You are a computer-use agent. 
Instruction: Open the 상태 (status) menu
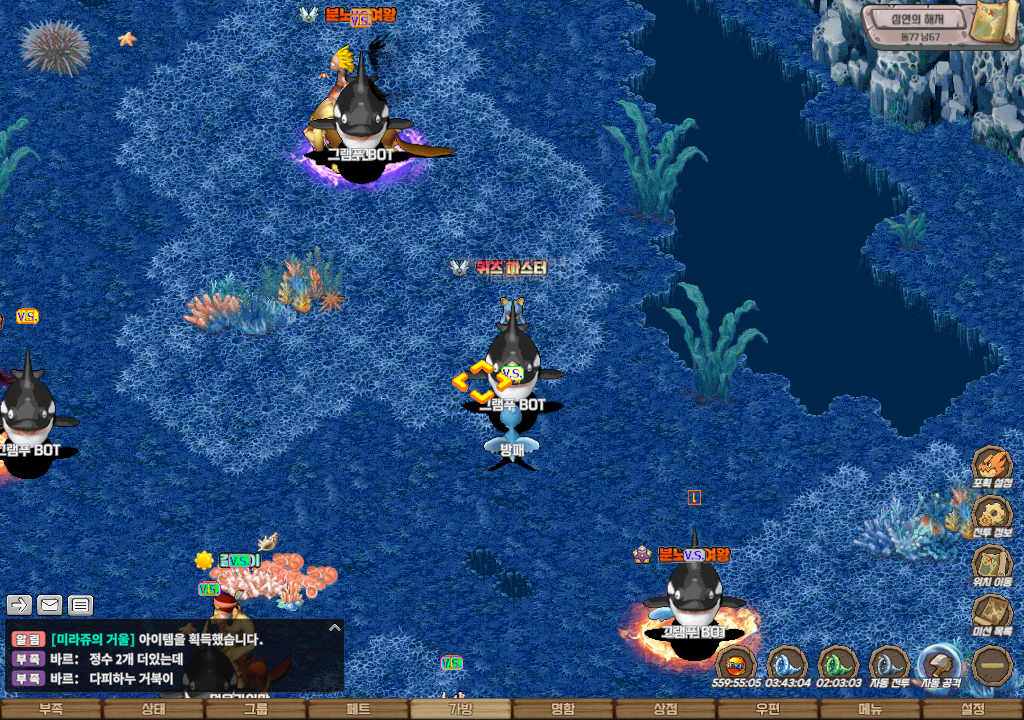[x=153, y=709]
